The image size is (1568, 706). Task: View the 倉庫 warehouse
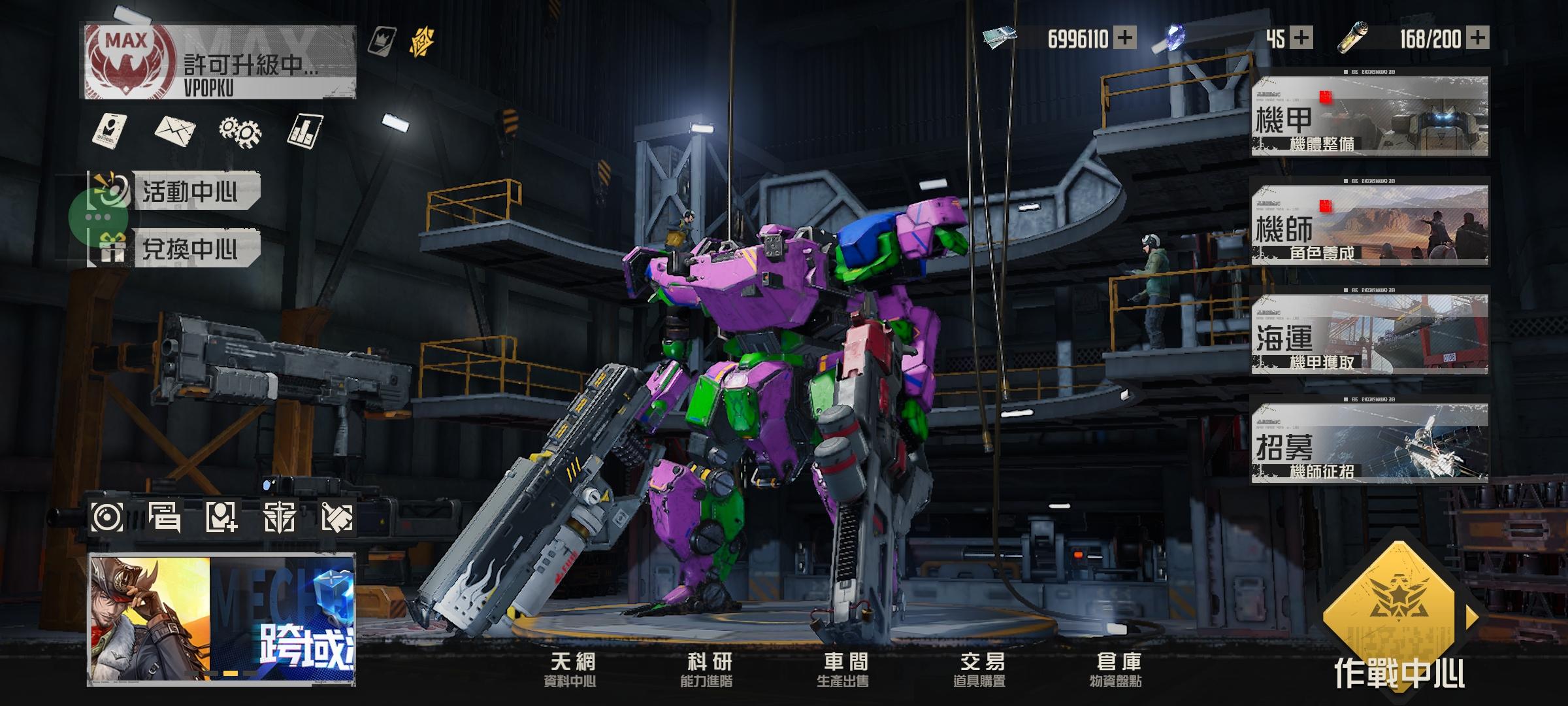[x=1117, y=669]
